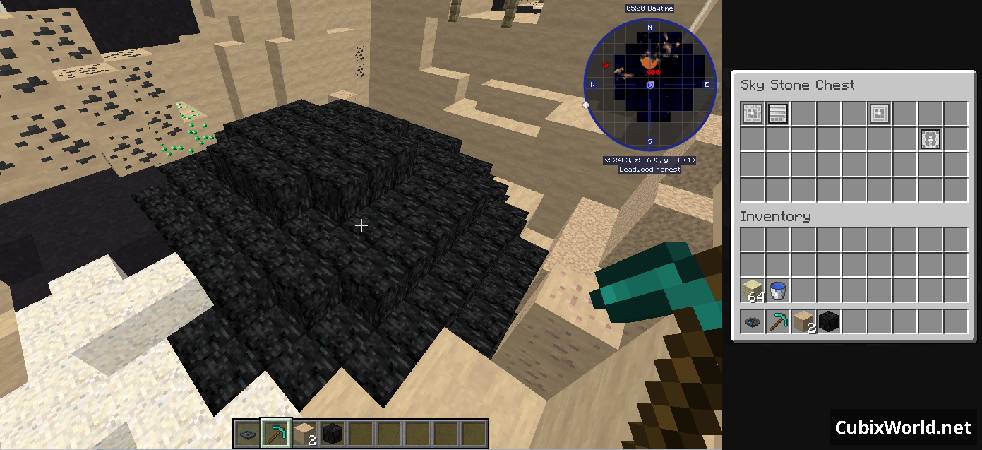Screen dimensions: 982x450
Task: Click the stack of 2 blocks in the chest window's inventory
Action: click(x=804, y=321)
